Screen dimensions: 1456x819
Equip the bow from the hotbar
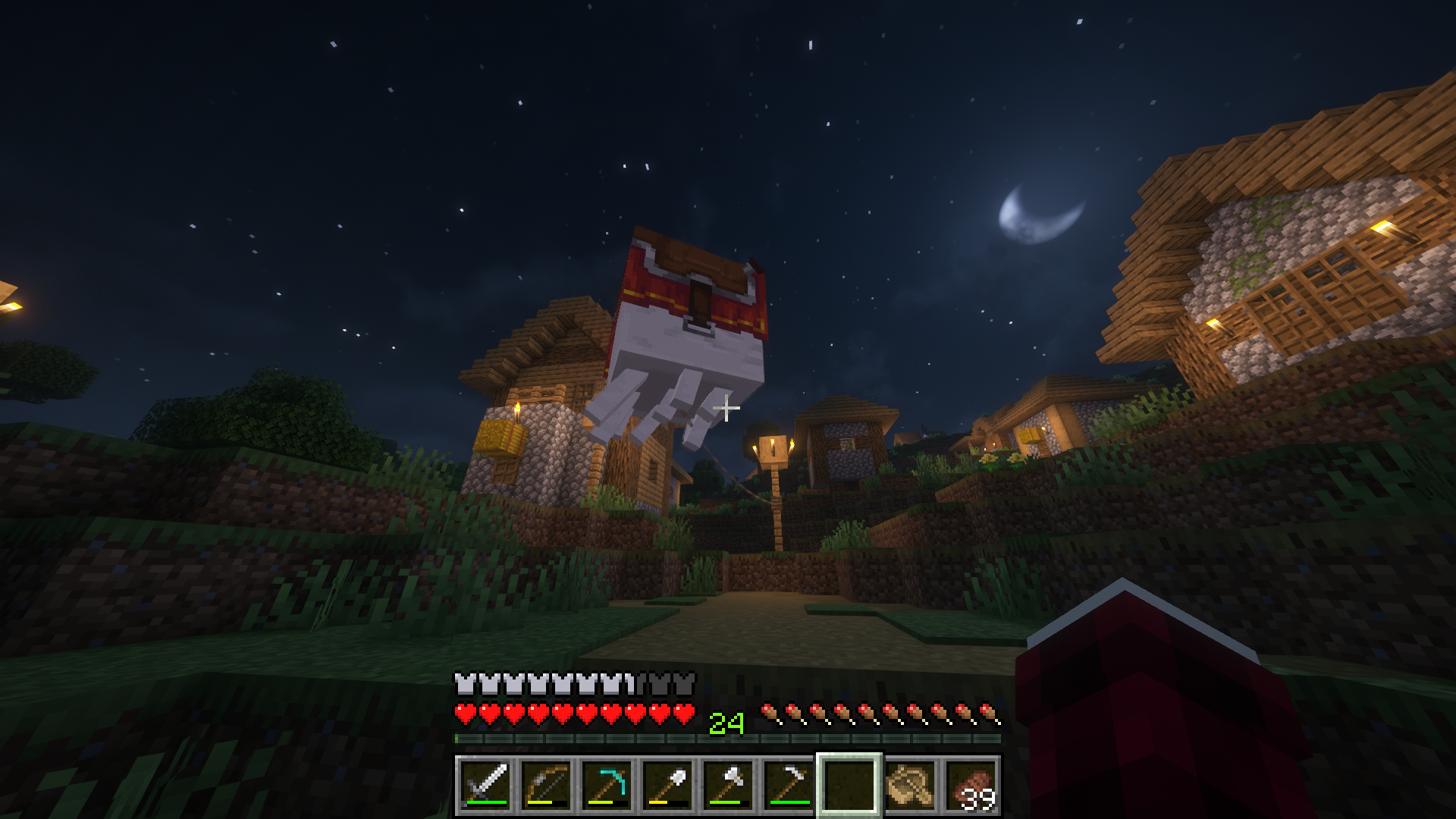546,785
